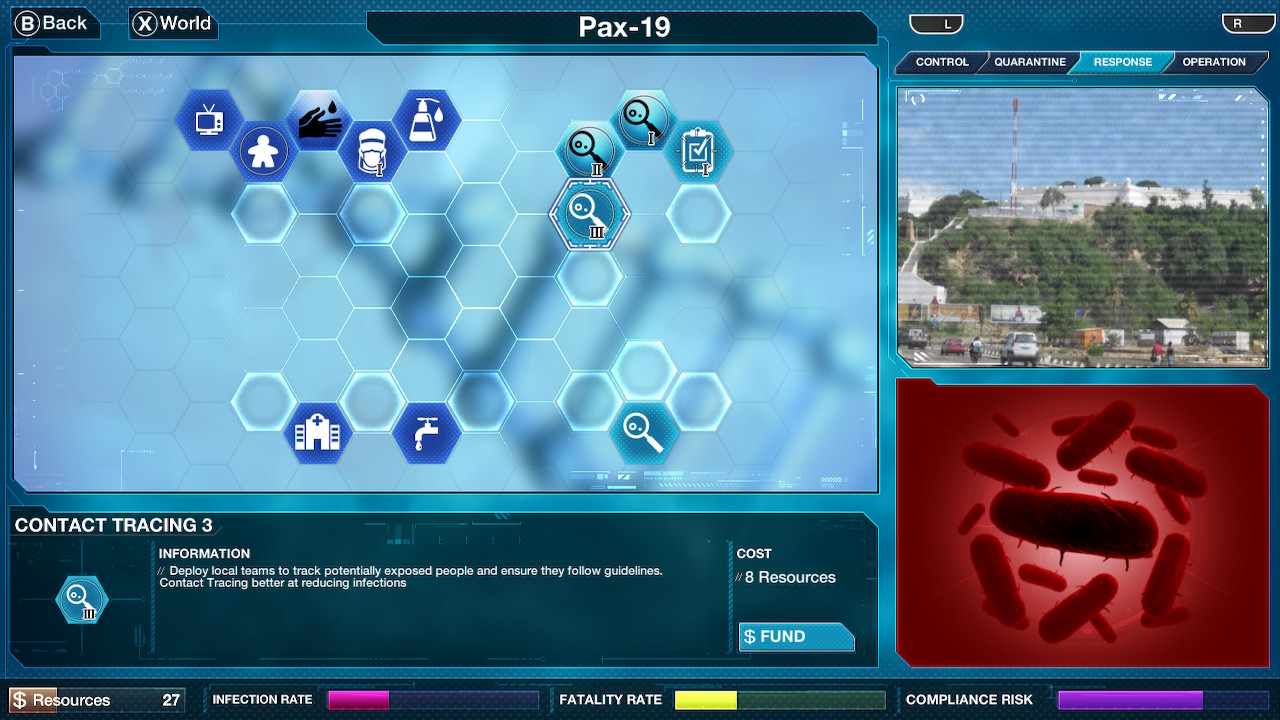Select the hospital upgrade hexagon

click(x=317, y=432)
